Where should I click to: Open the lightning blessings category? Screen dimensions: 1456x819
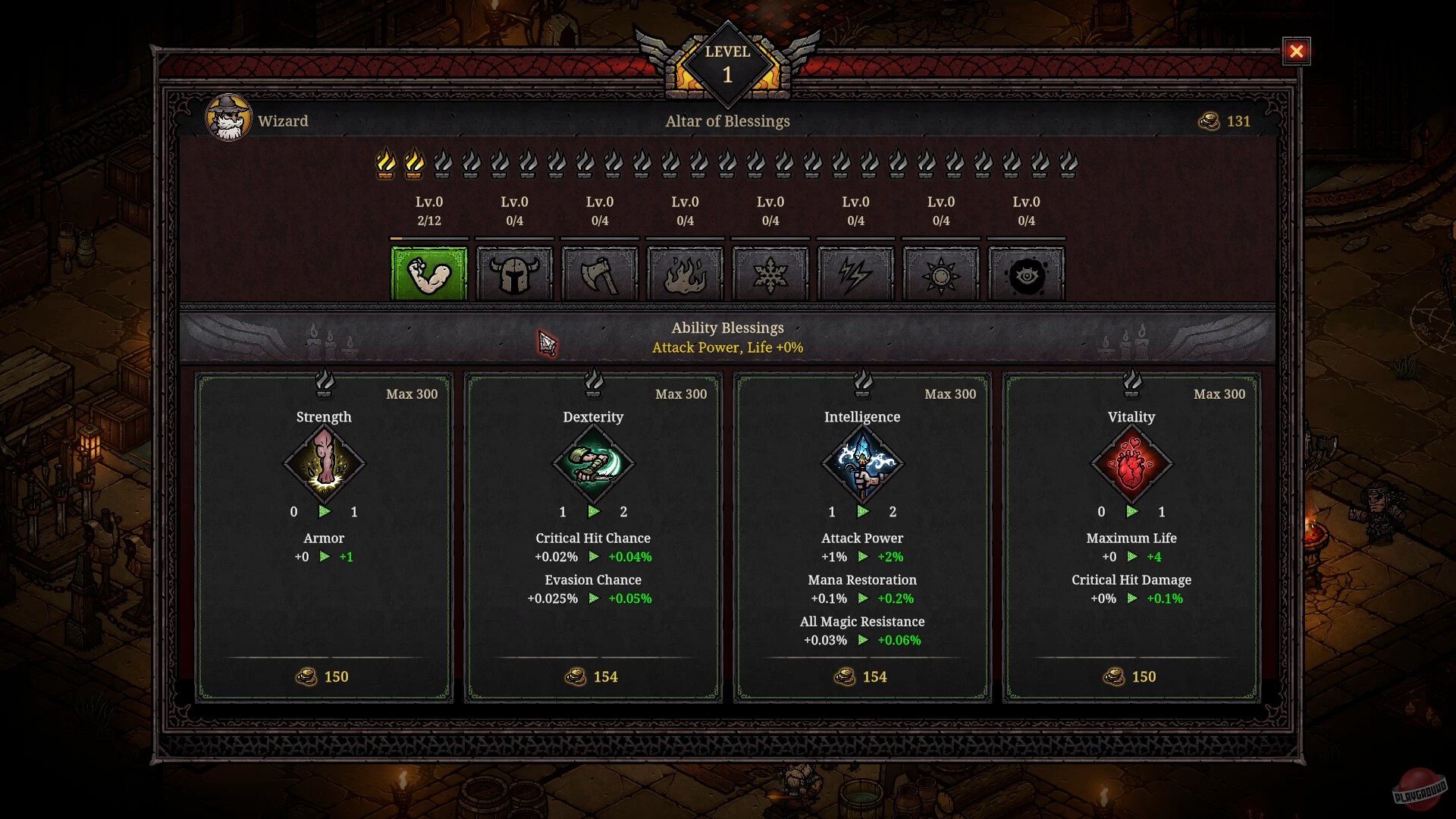856,275
